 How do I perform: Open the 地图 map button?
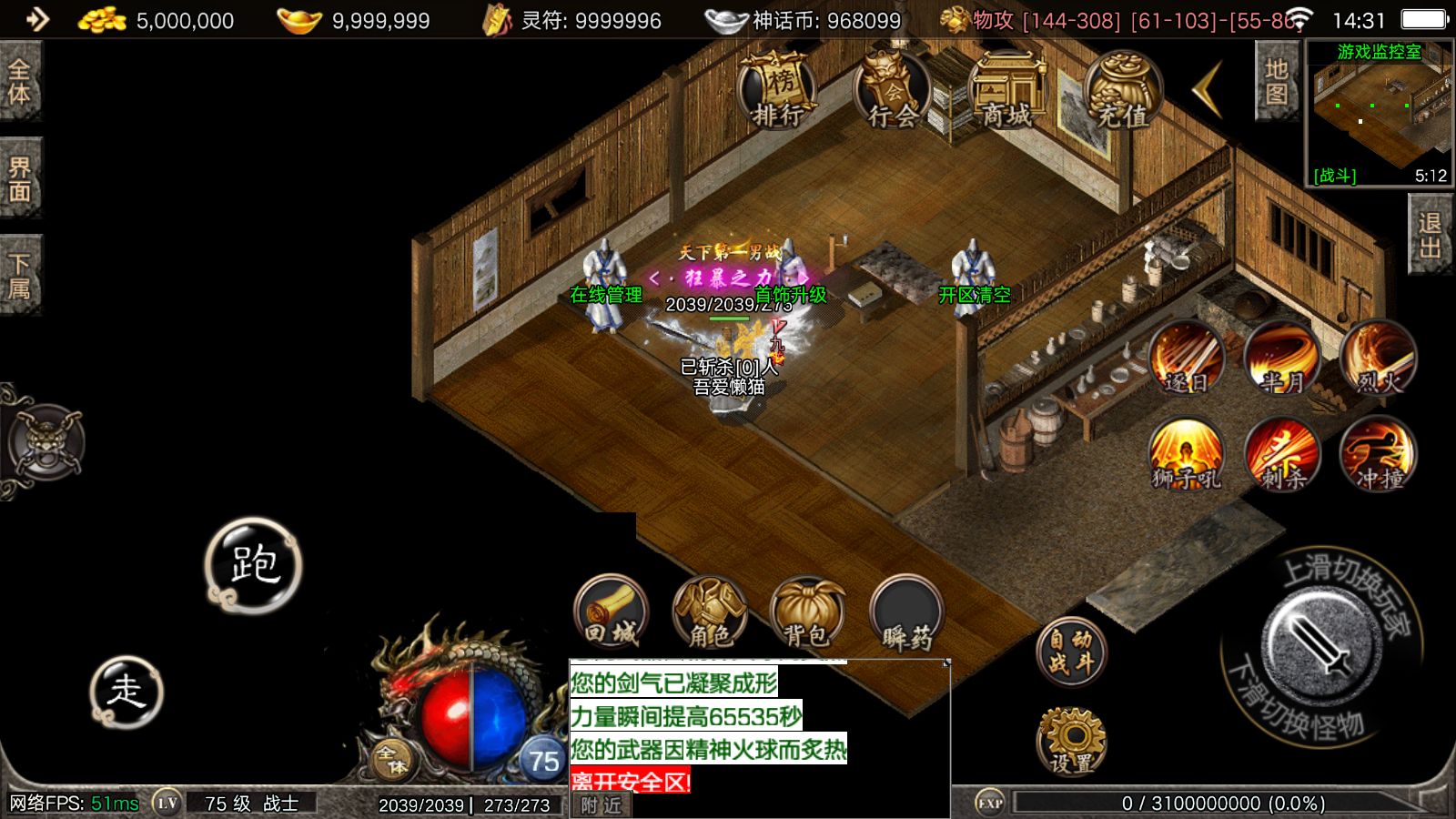pyautogui.click(x=1276, y=82)
